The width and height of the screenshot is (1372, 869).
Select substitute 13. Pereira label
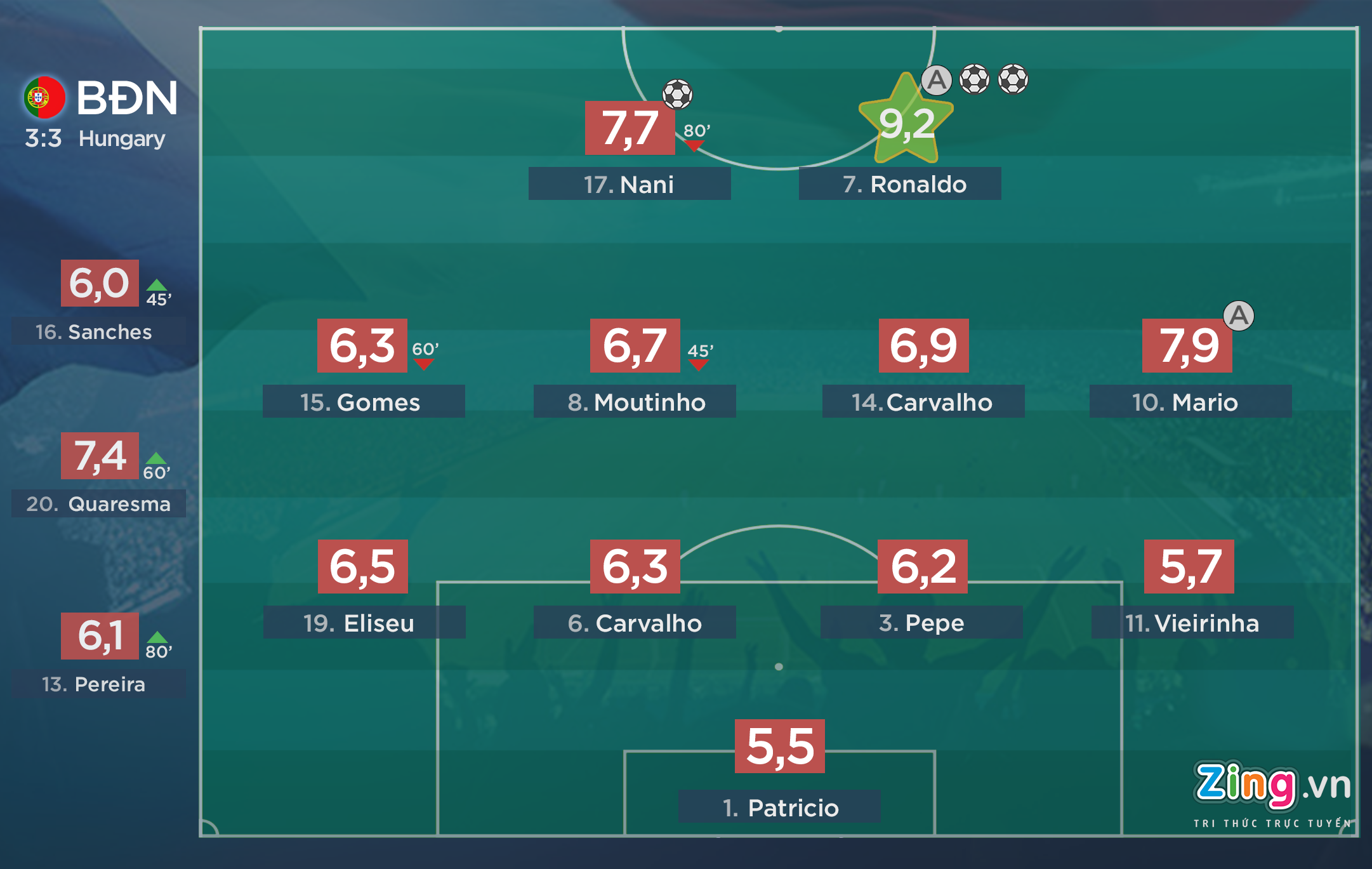tap(98, 684)
